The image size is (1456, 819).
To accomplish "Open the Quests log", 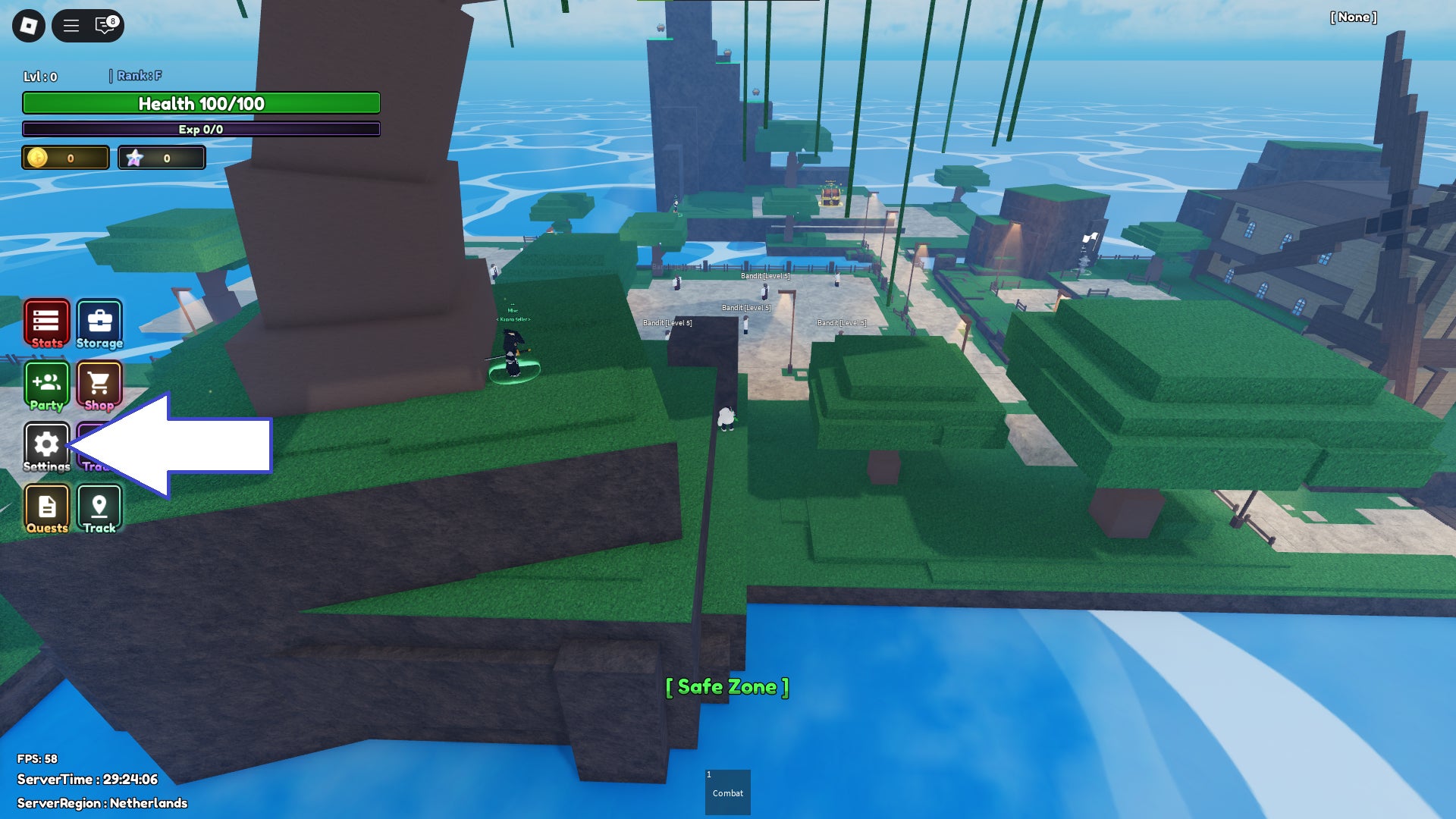I will (x=46, y=506).
